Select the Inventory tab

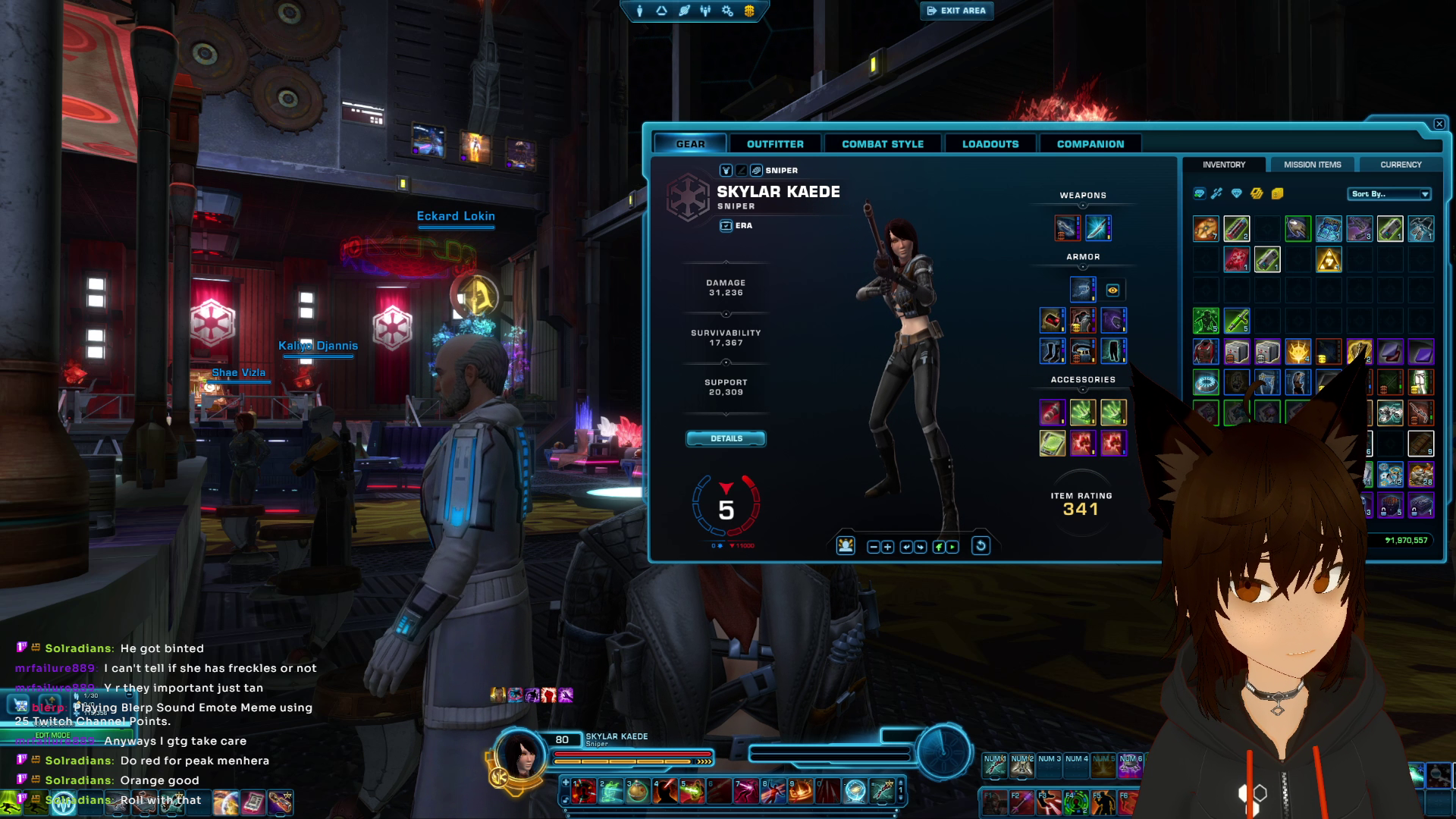1223,165
